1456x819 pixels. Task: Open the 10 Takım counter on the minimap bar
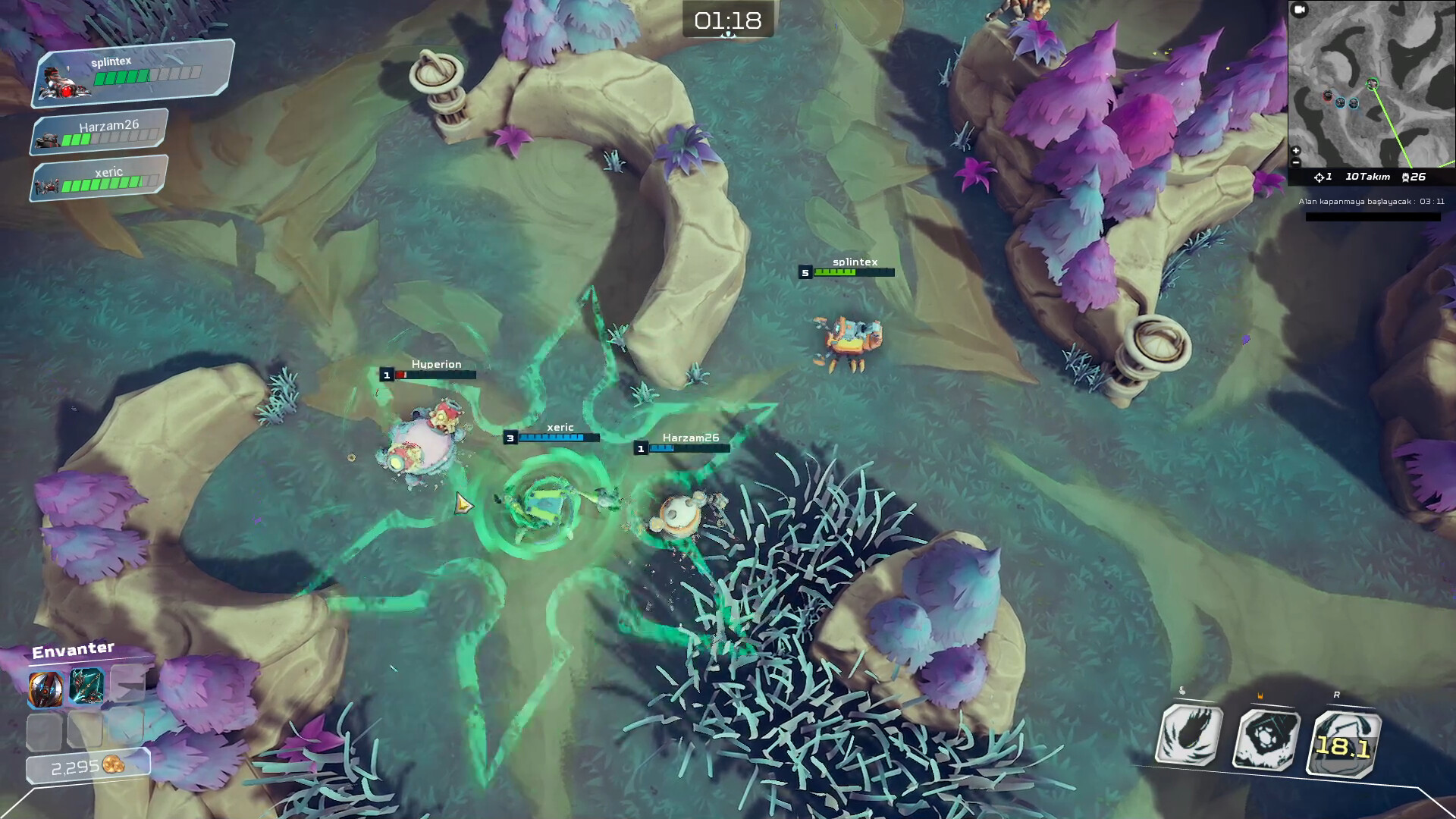(x=1367, y=176)
